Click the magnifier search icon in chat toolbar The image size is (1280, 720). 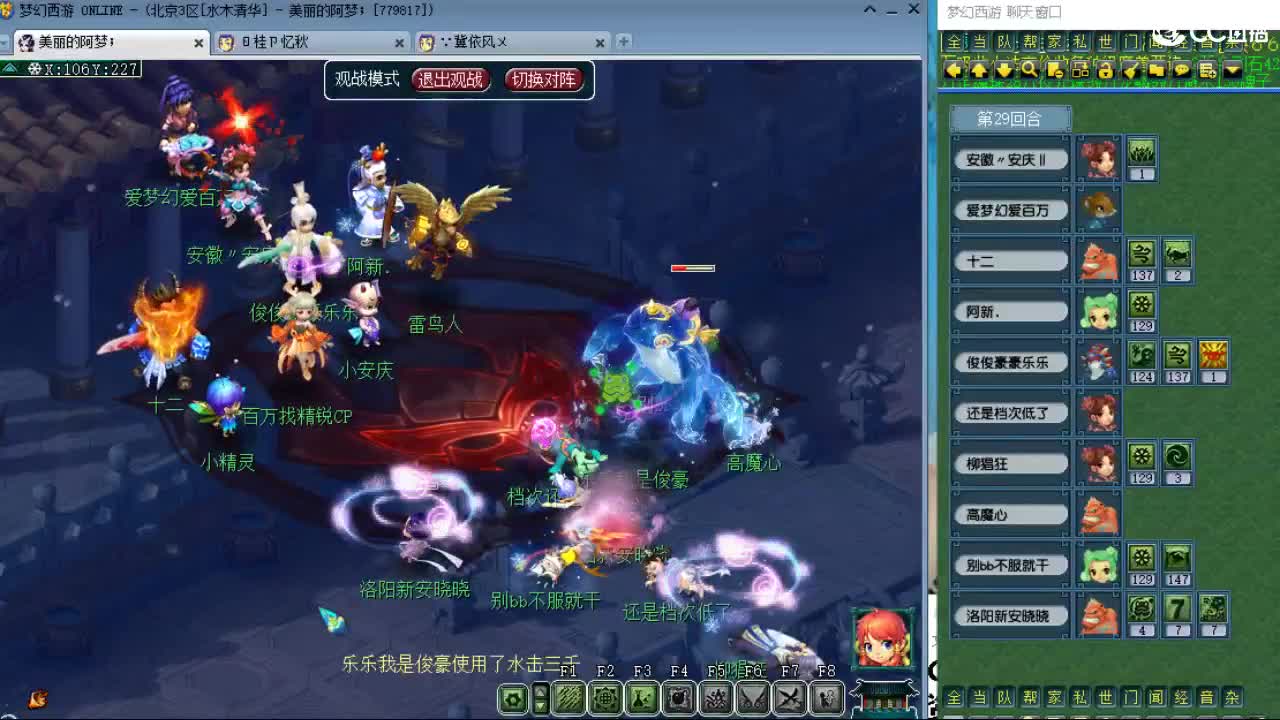pyautogui.click(x=1028, y=69)
